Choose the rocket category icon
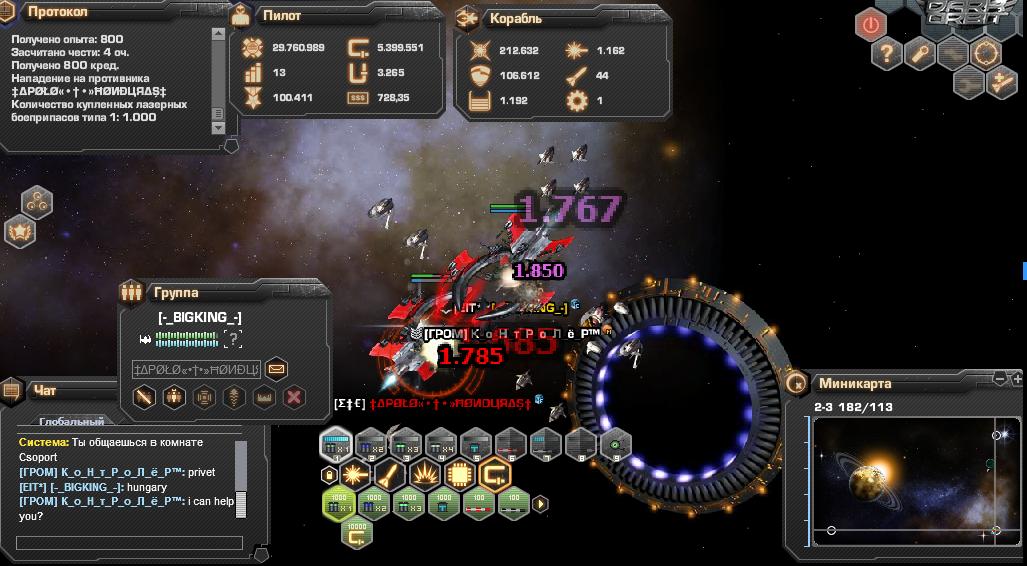 click(x=390, y=474)
